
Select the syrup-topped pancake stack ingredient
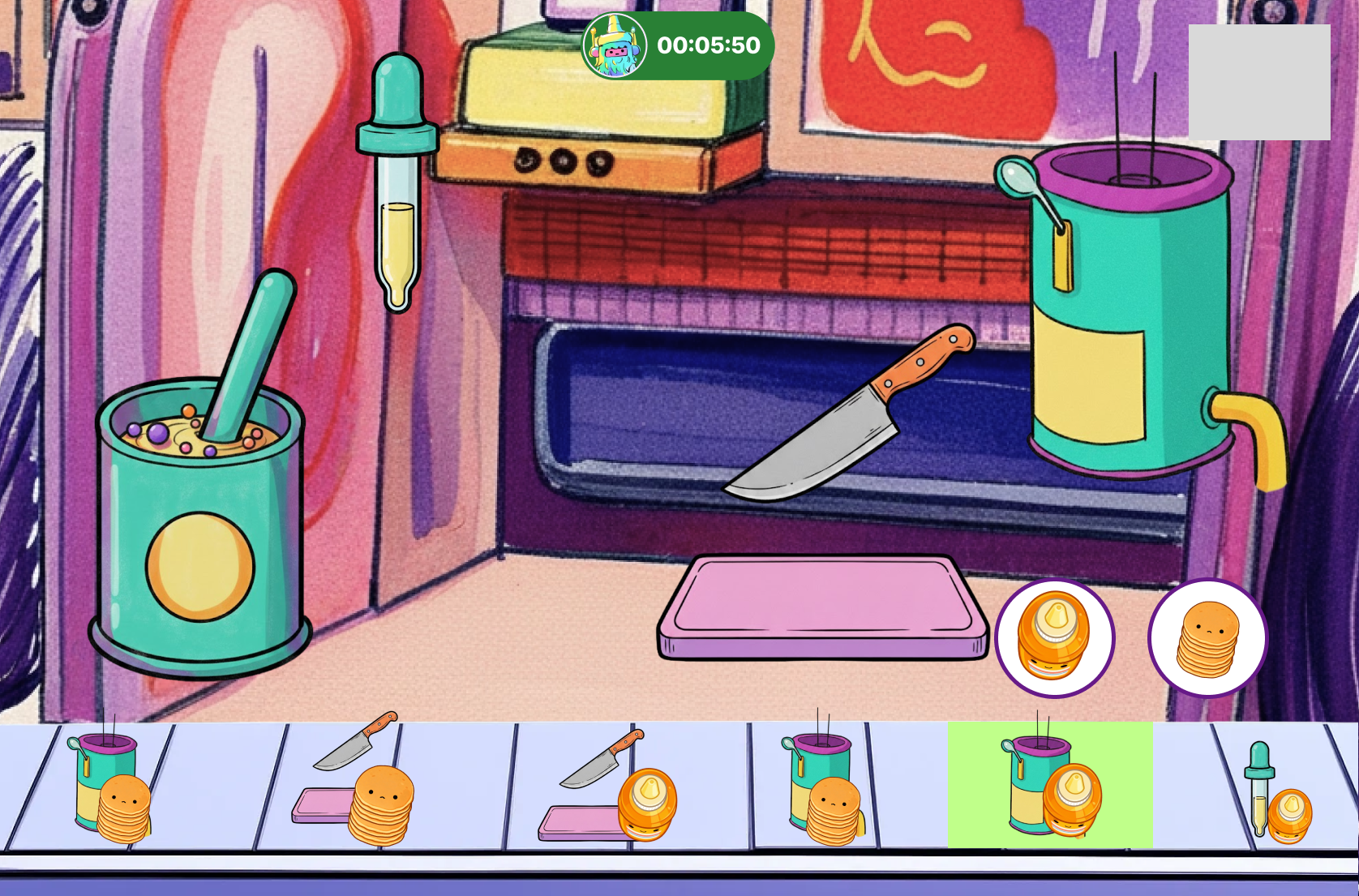pyautogui.click(x=1054, y=638)
